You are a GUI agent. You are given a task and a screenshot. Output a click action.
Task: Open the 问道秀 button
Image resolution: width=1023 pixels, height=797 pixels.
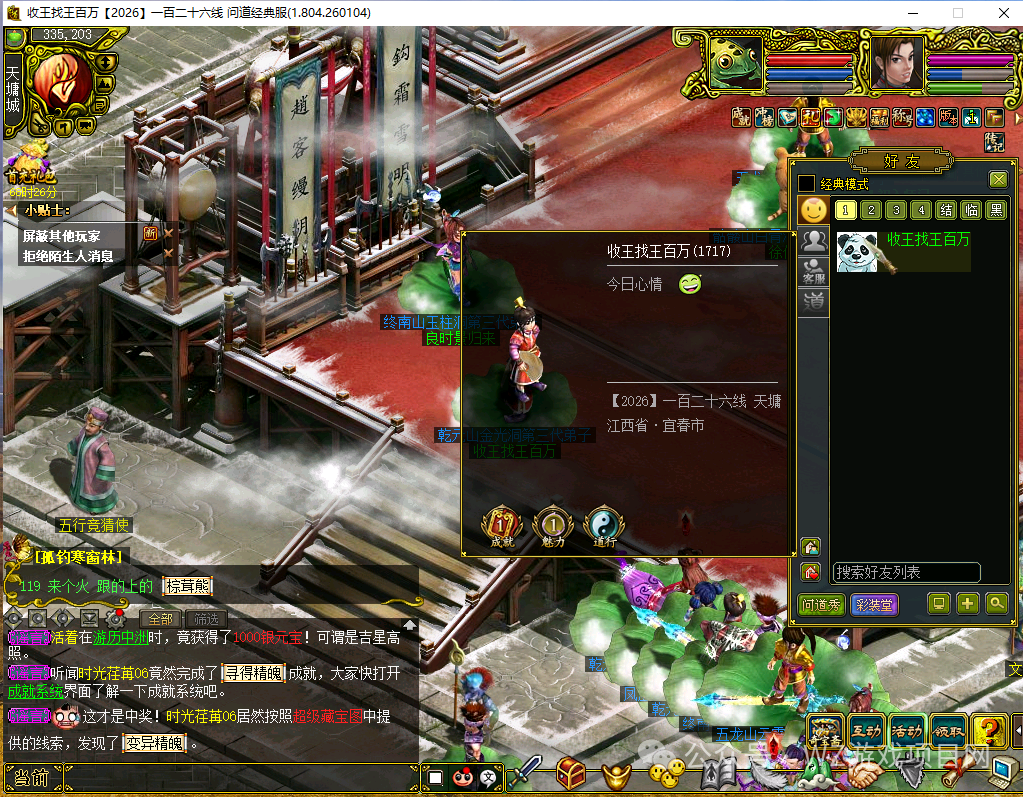pyautogui.click(x=822, y=605)
